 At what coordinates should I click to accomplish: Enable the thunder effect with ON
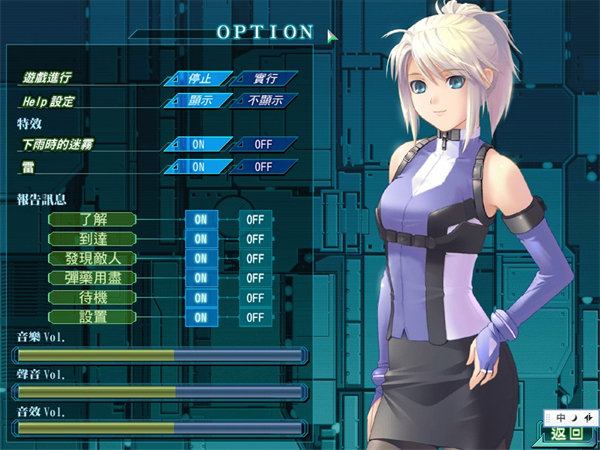click(x=198, y=166)
